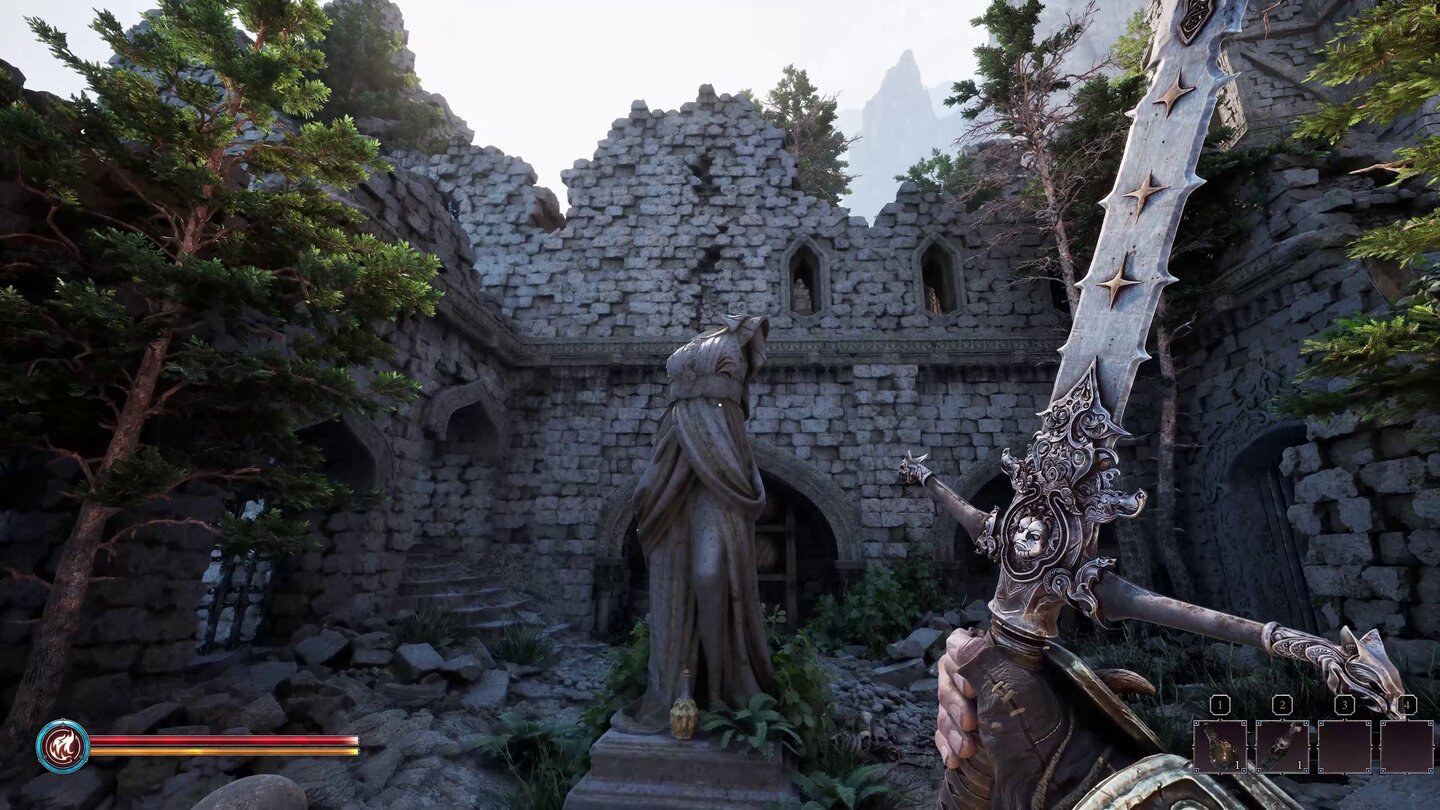Click the empty hotbar slot 4 icon
This screenshot has height=810, width=1440.
coord(1407,747)
